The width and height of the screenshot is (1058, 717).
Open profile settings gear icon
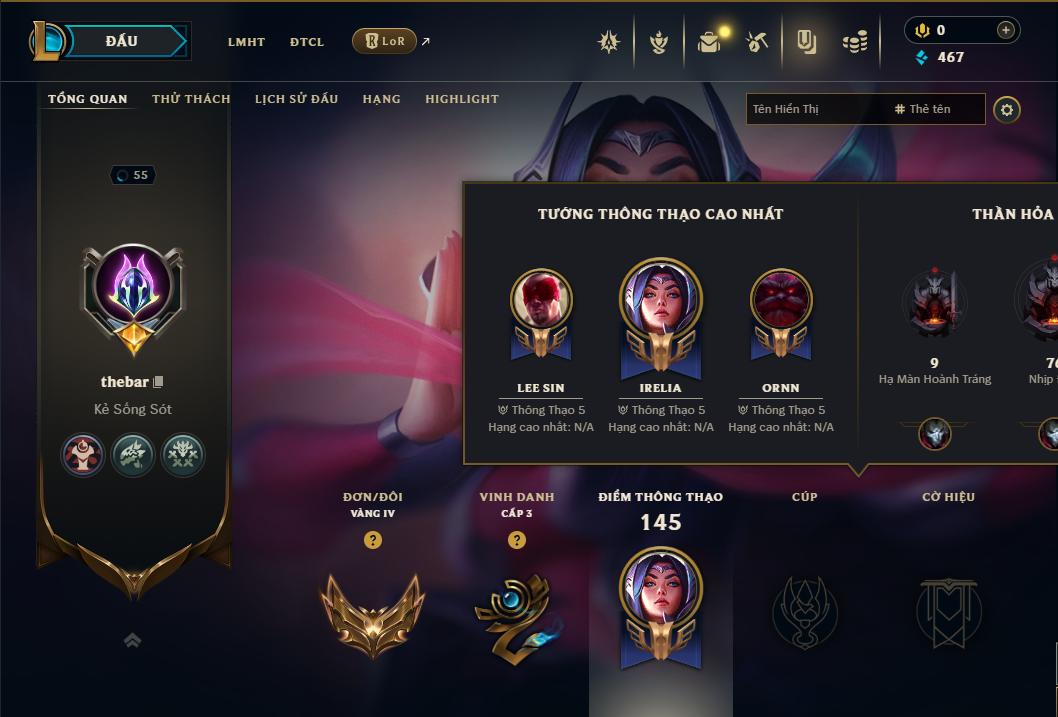tap(1007, 109)
